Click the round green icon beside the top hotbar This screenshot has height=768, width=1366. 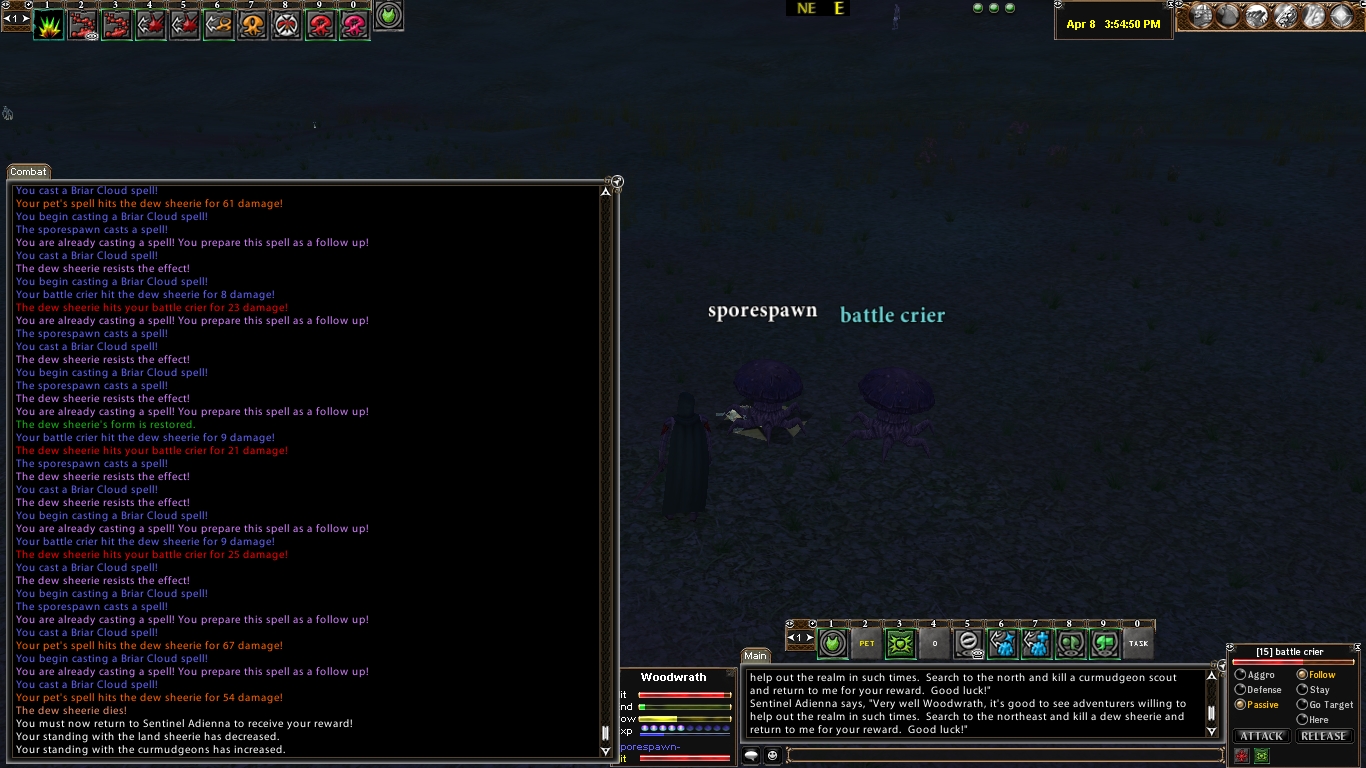coord(389,15)
